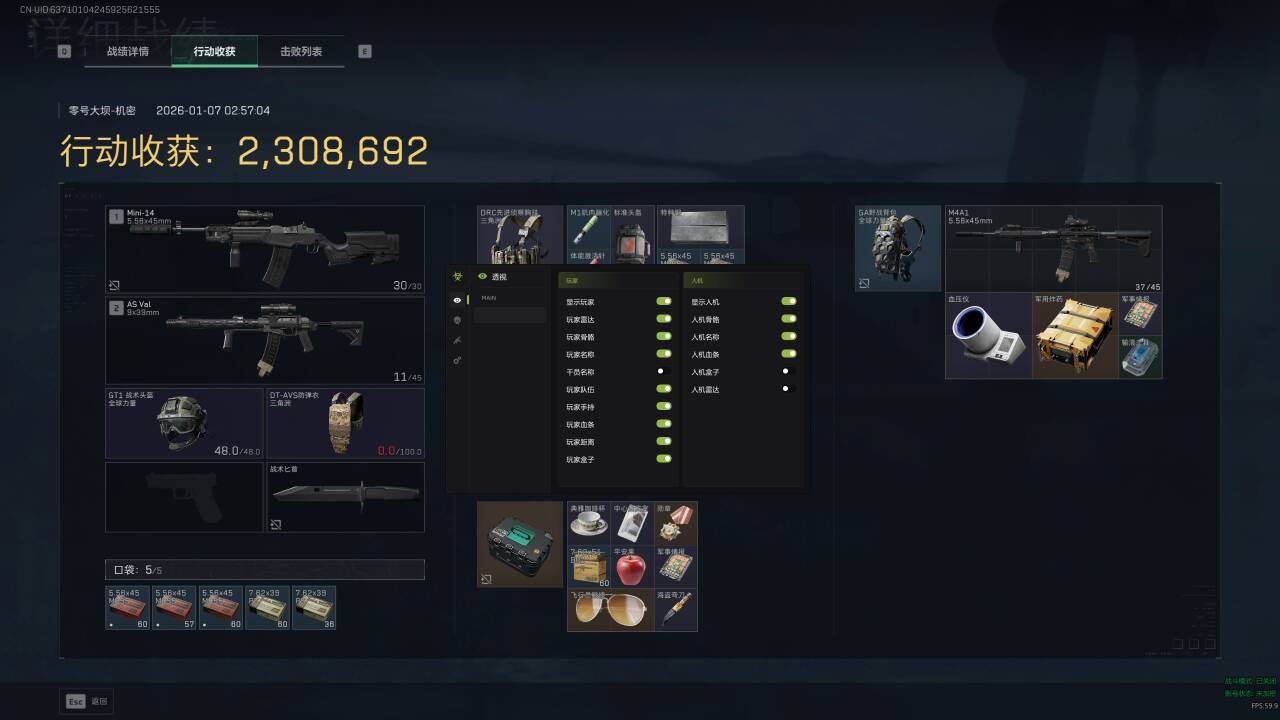Screen dimensions: 1280x720
Task: Choose the AS Val weapon slot
Action: point(265,341)
